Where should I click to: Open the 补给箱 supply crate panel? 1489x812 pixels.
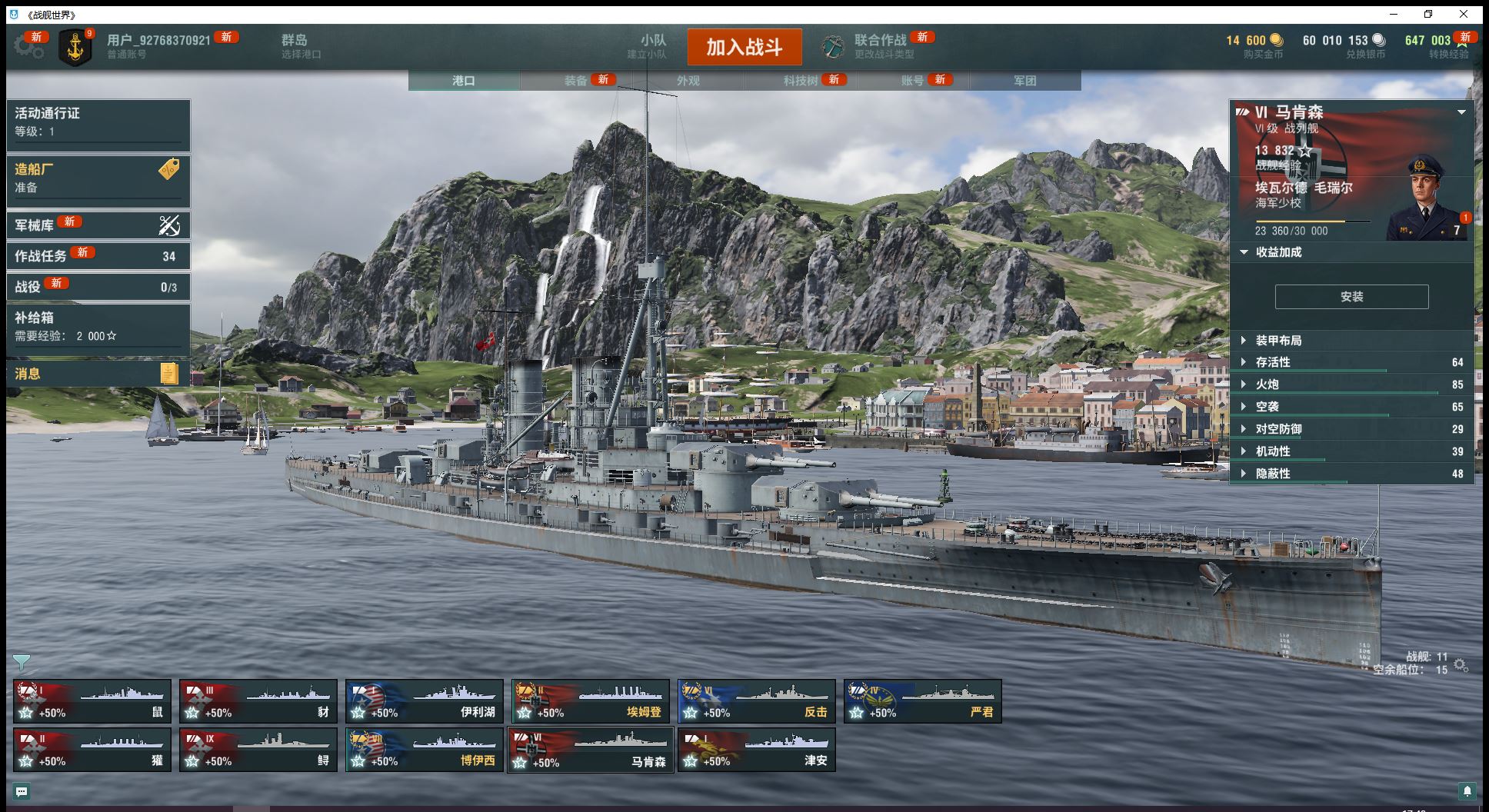(x=98, y=326)
